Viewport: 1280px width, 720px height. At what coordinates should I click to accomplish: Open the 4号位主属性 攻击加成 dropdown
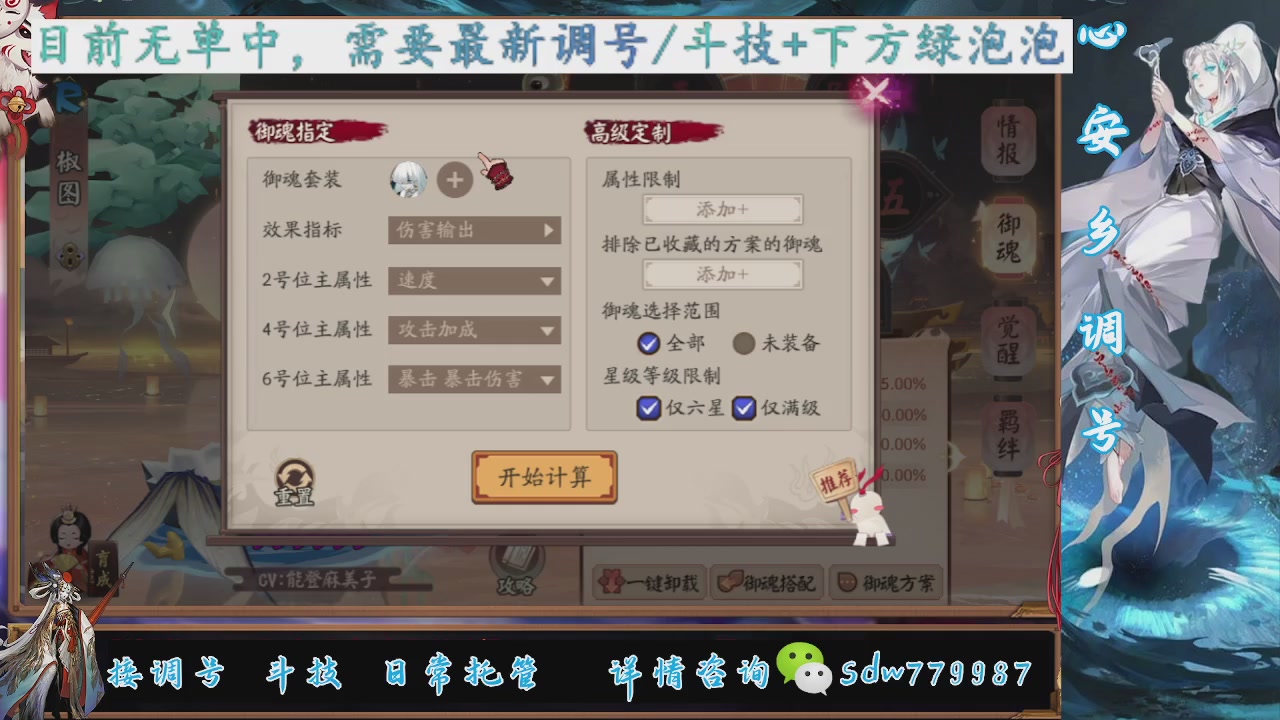[x=474, y=330]
